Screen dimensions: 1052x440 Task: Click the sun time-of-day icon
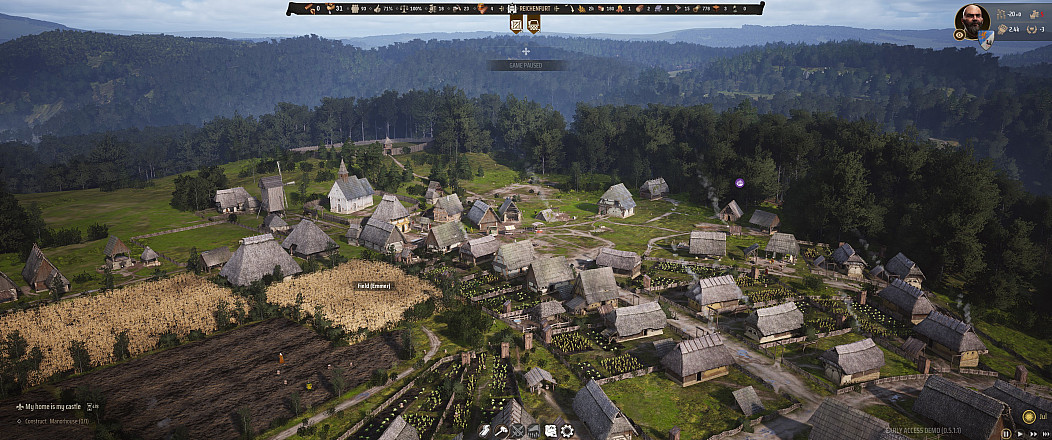click(x=1029, y=416)
